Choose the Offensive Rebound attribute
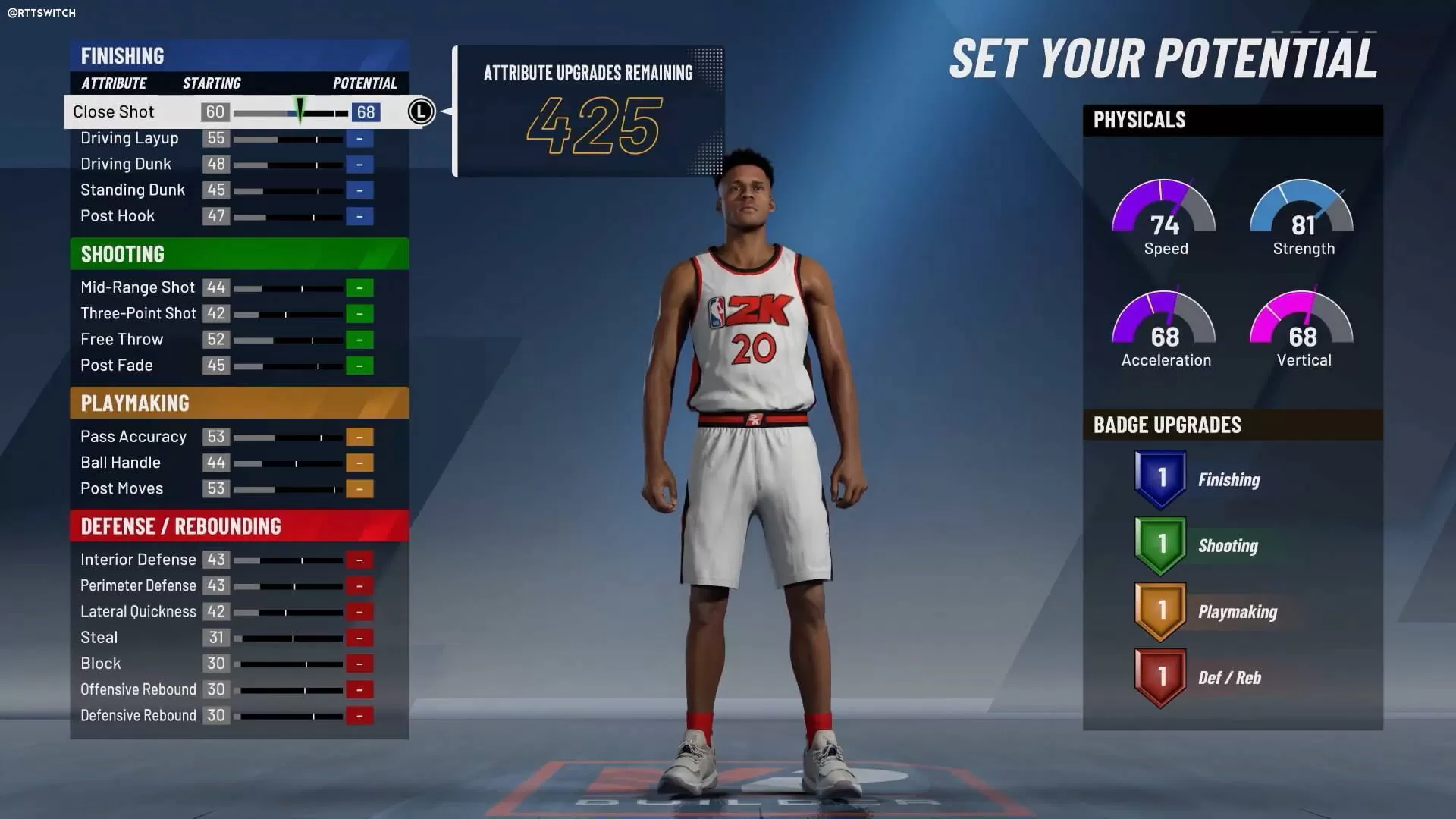 [x=138, y=689]
